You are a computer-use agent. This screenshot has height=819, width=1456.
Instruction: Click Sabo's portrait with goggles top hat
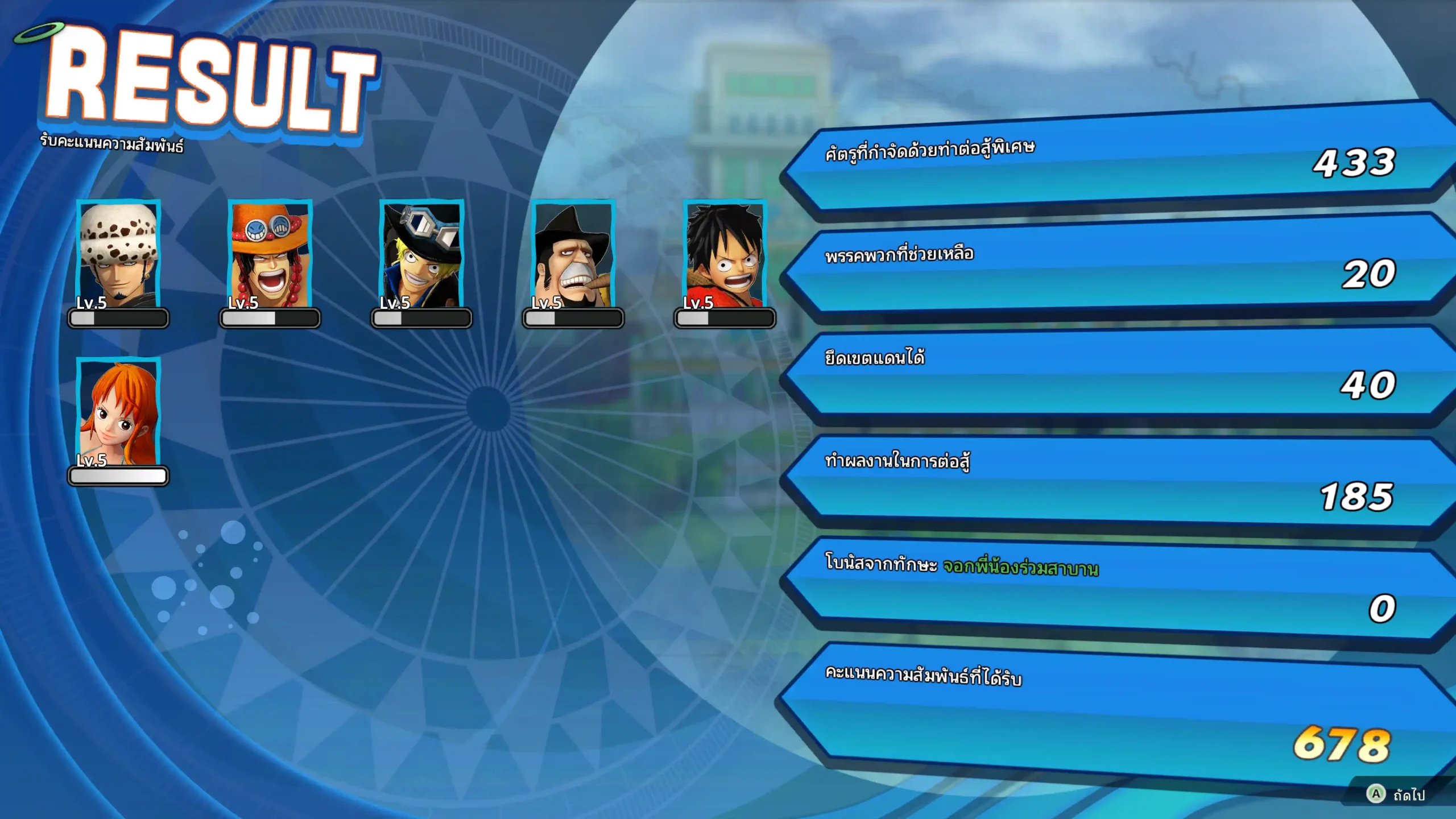click(421, 254)
